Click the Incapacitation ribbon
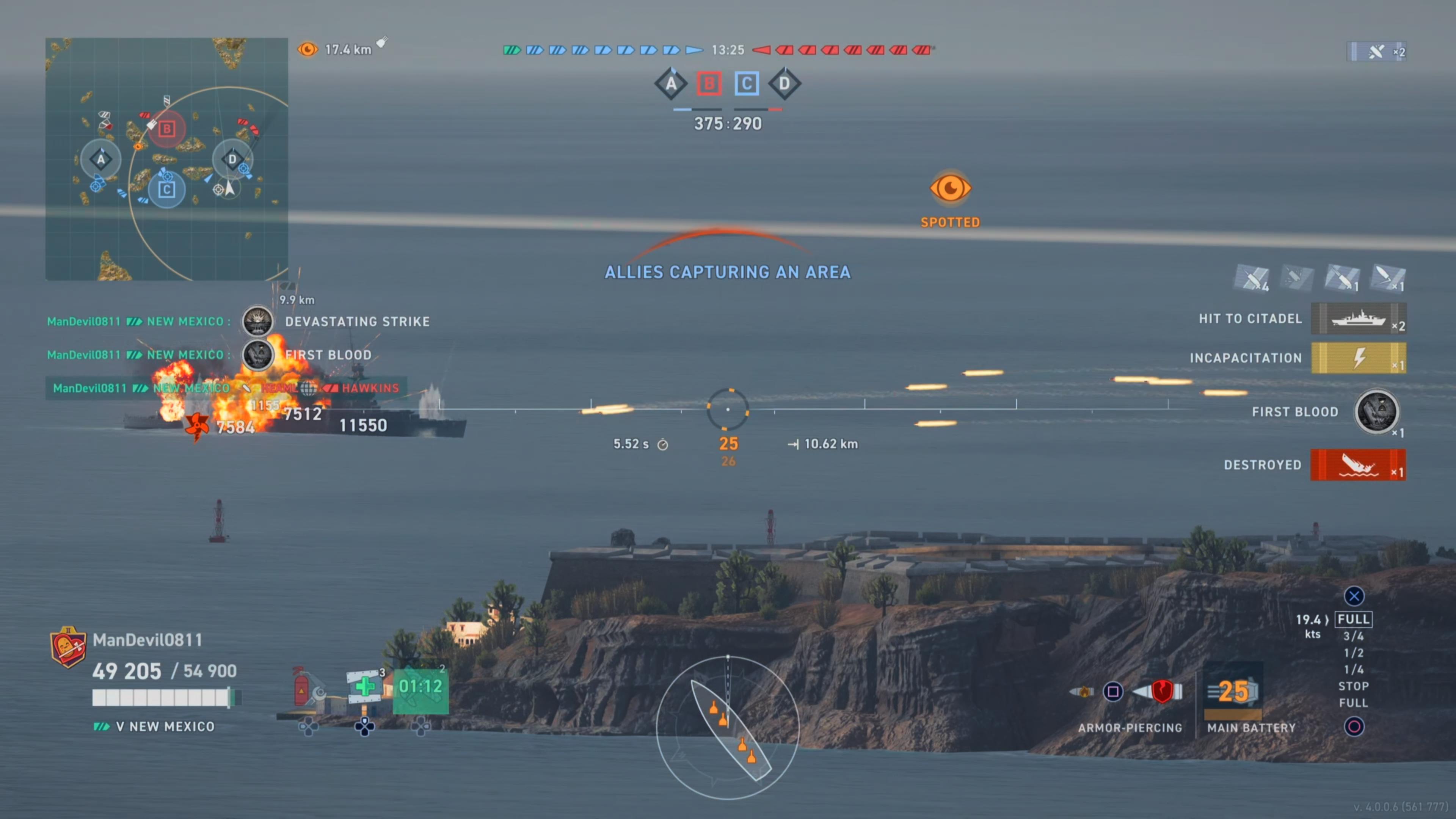Image resolution: width=1456 pixels, height=819 pixels. coord(1359,358)
